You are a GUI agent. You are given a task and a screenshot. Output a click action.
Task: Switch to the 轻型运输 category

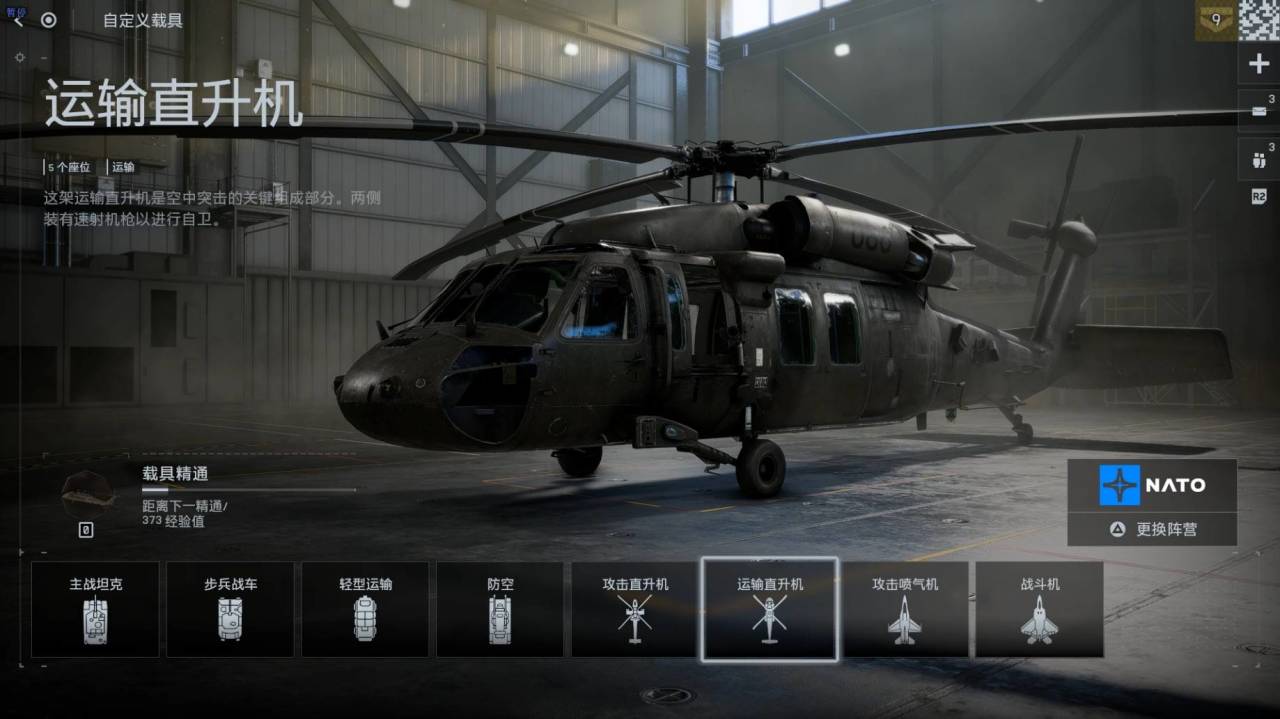(x=365, y=609)
